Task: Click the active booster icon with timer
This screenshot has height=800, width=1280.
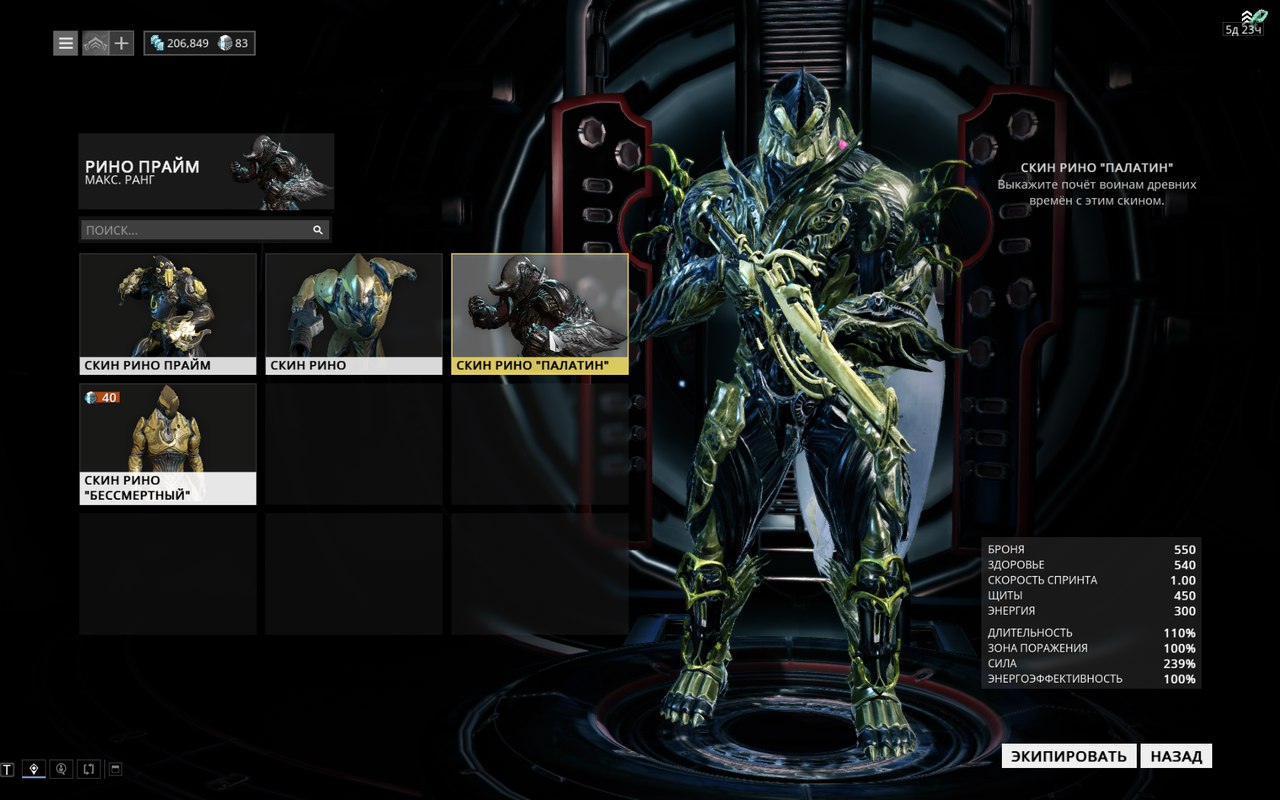Action: 1247,22
